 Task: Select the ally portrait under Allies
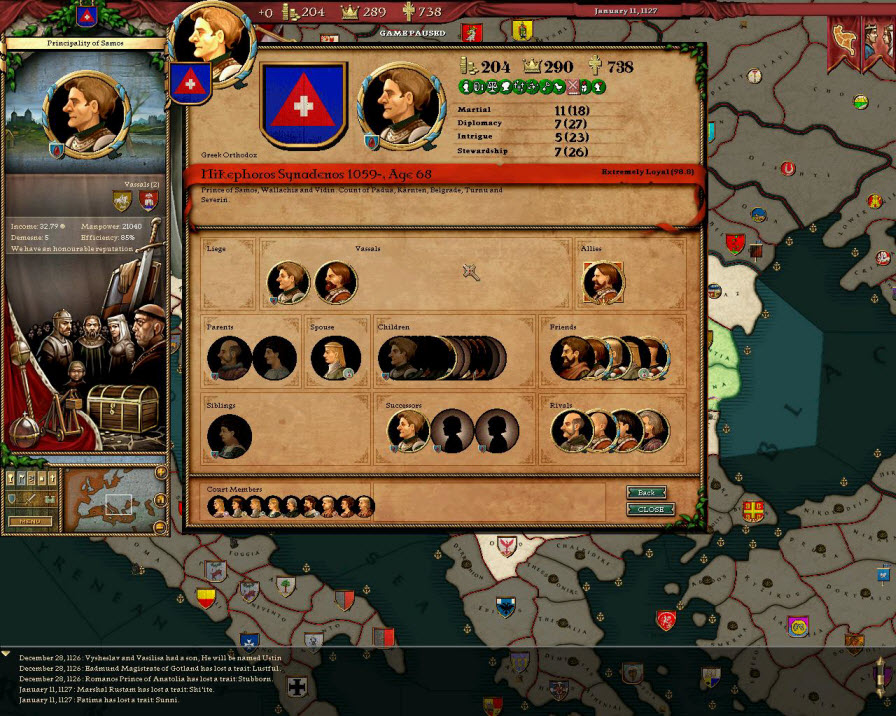[603, 283]
